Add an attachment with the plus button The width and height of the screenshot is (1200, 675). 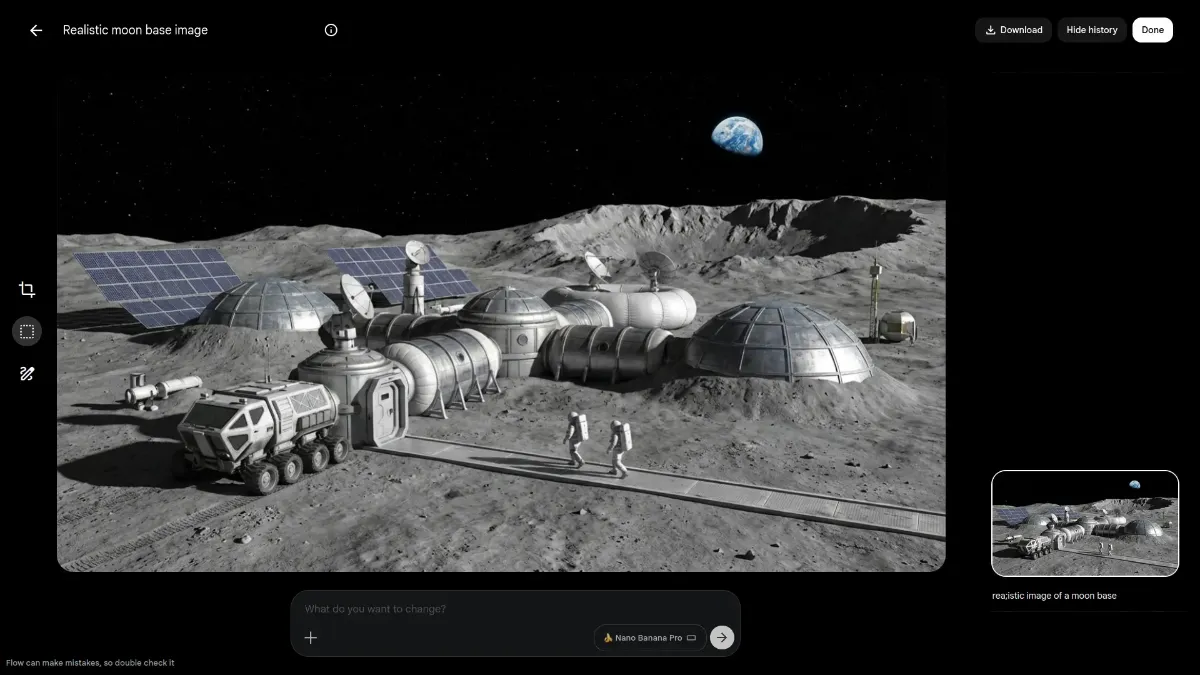pyautogui.click(x=311, y=637)
